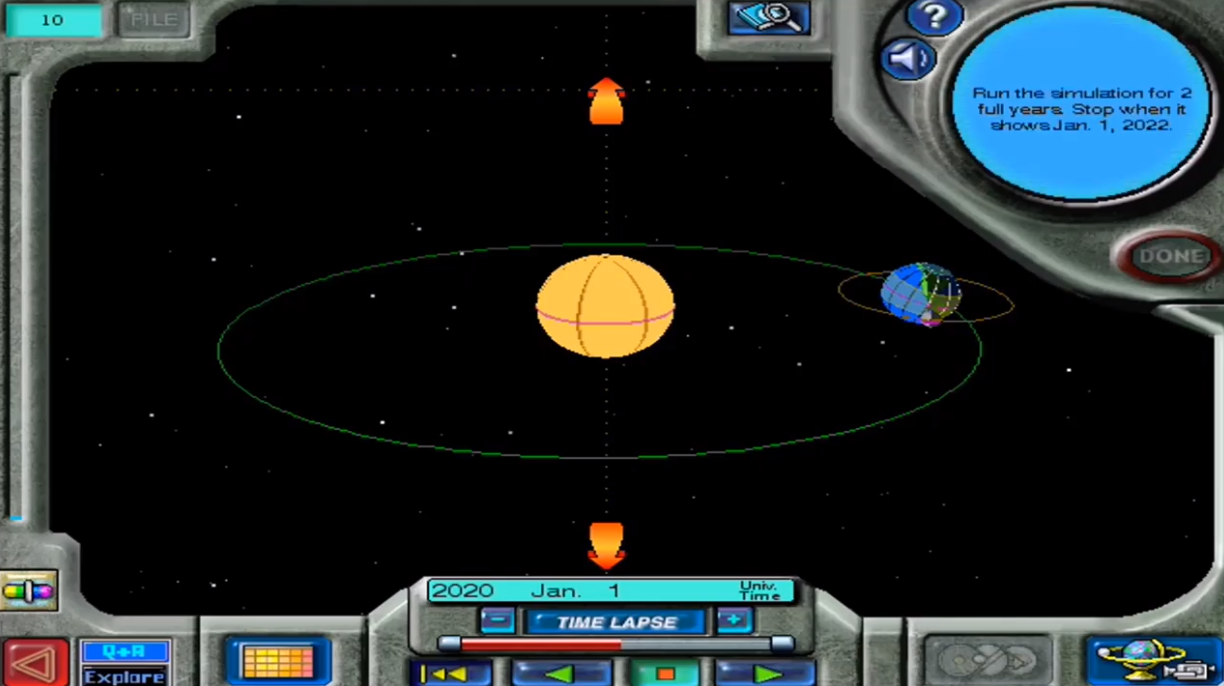Viewport: 1224px width, 686px height.
Task: Open the book and magnifier reference tool
Action: point(768,18)
